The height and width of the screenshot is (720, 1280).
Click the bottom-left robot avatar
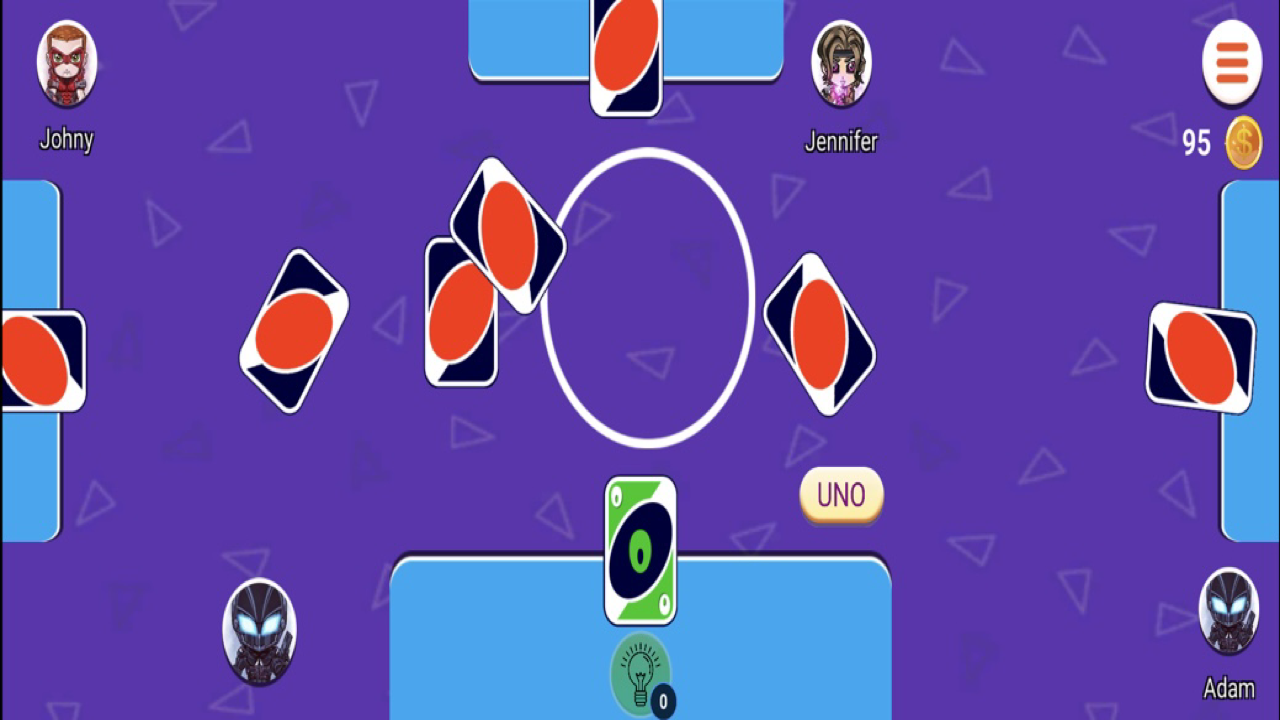coord(259,631)
